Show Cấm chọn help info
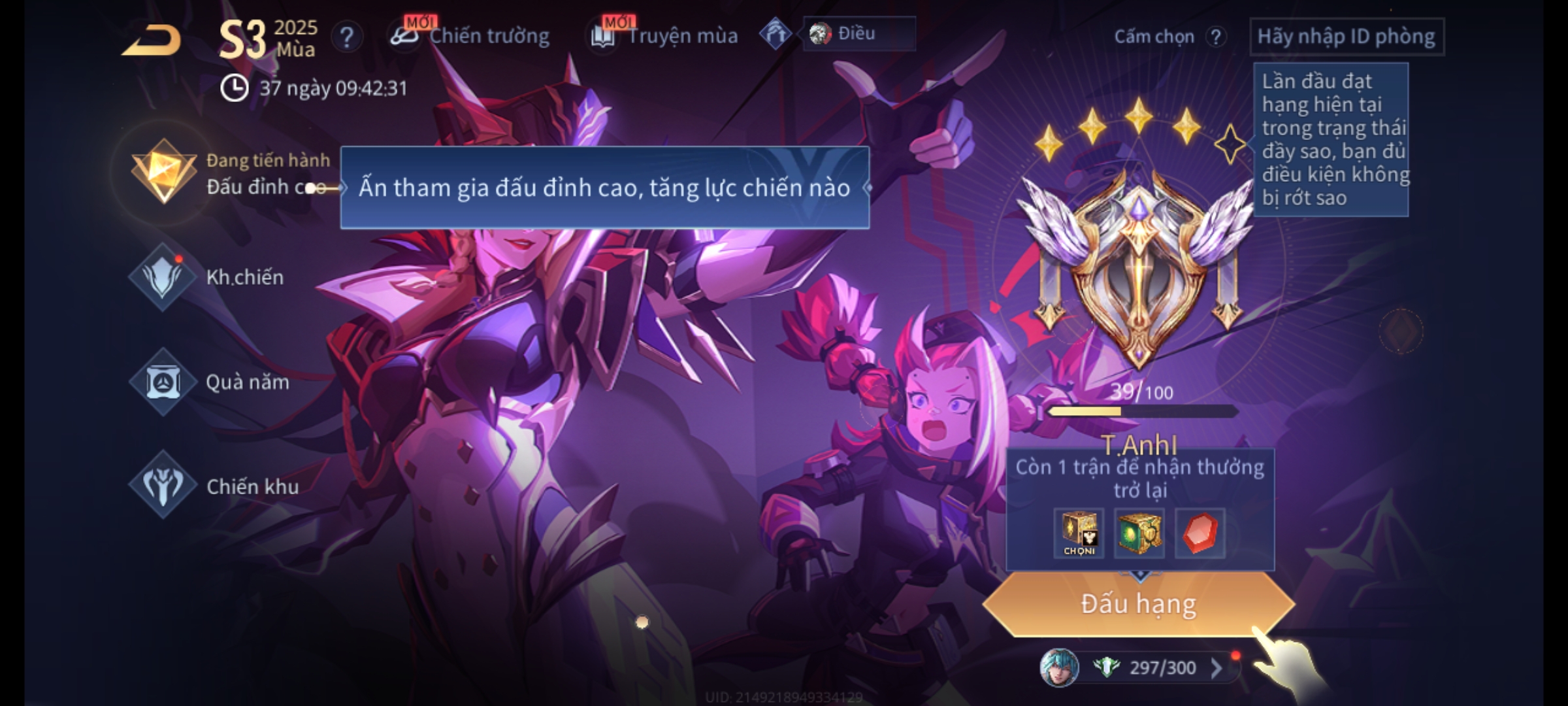1568x706 pixels. click(1215, 37)
